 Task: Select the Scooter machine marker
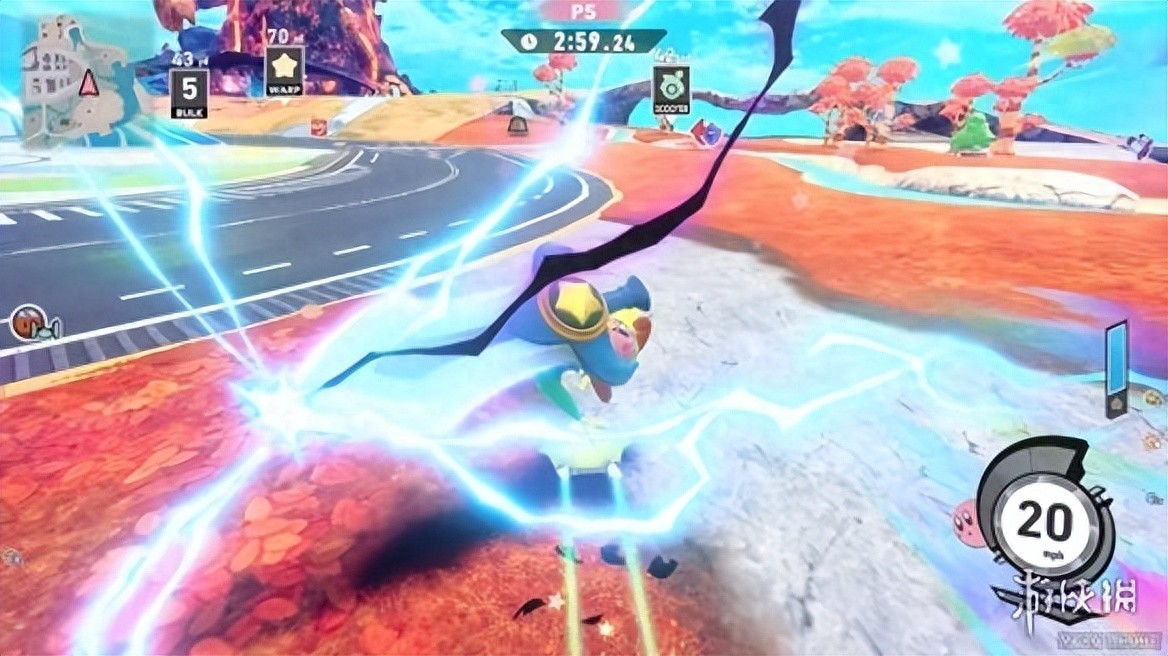[x=670, y=90]
